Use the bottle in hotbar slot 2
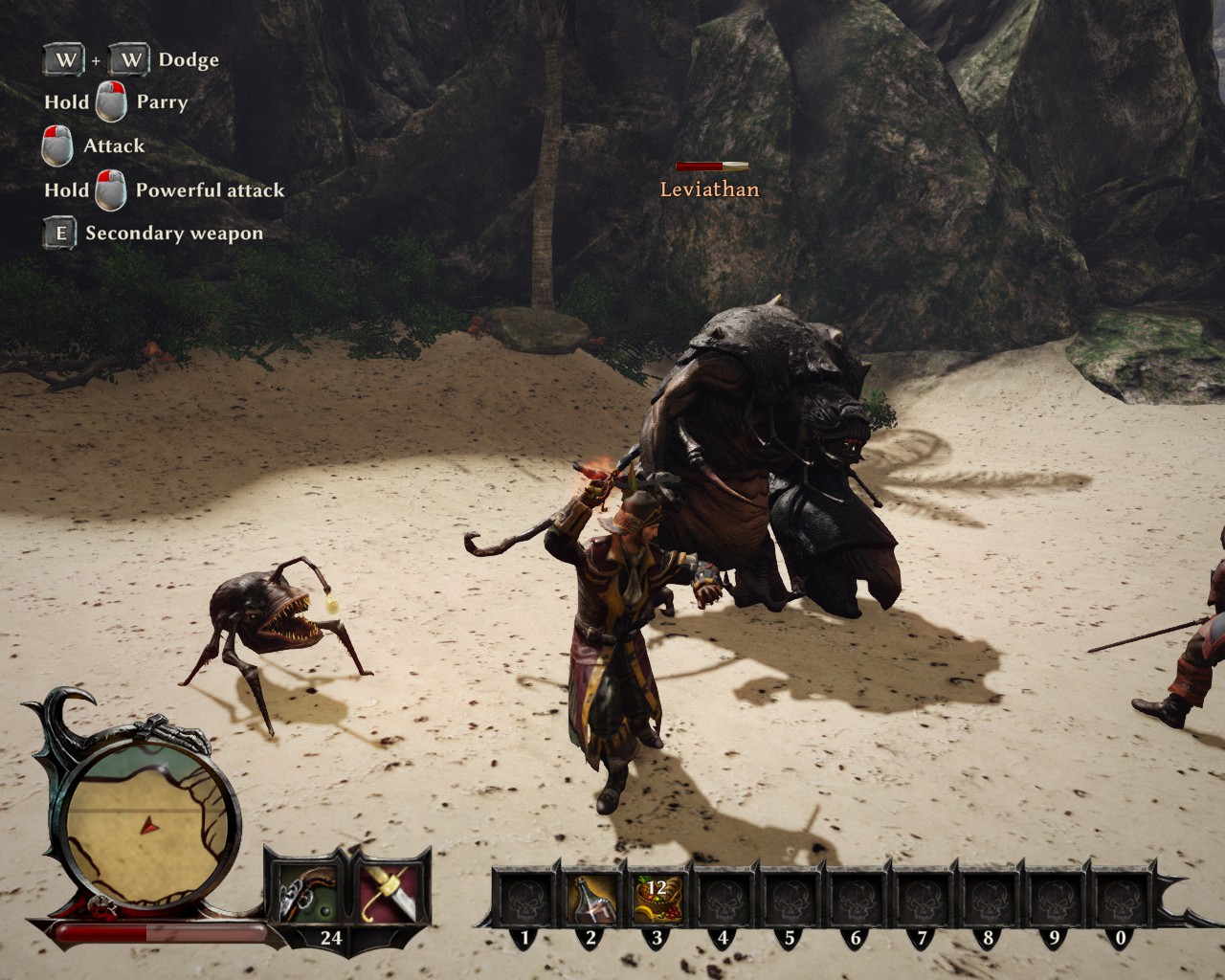The height and width of the screenshot is (980, 1225). click(x=590, y=897)
